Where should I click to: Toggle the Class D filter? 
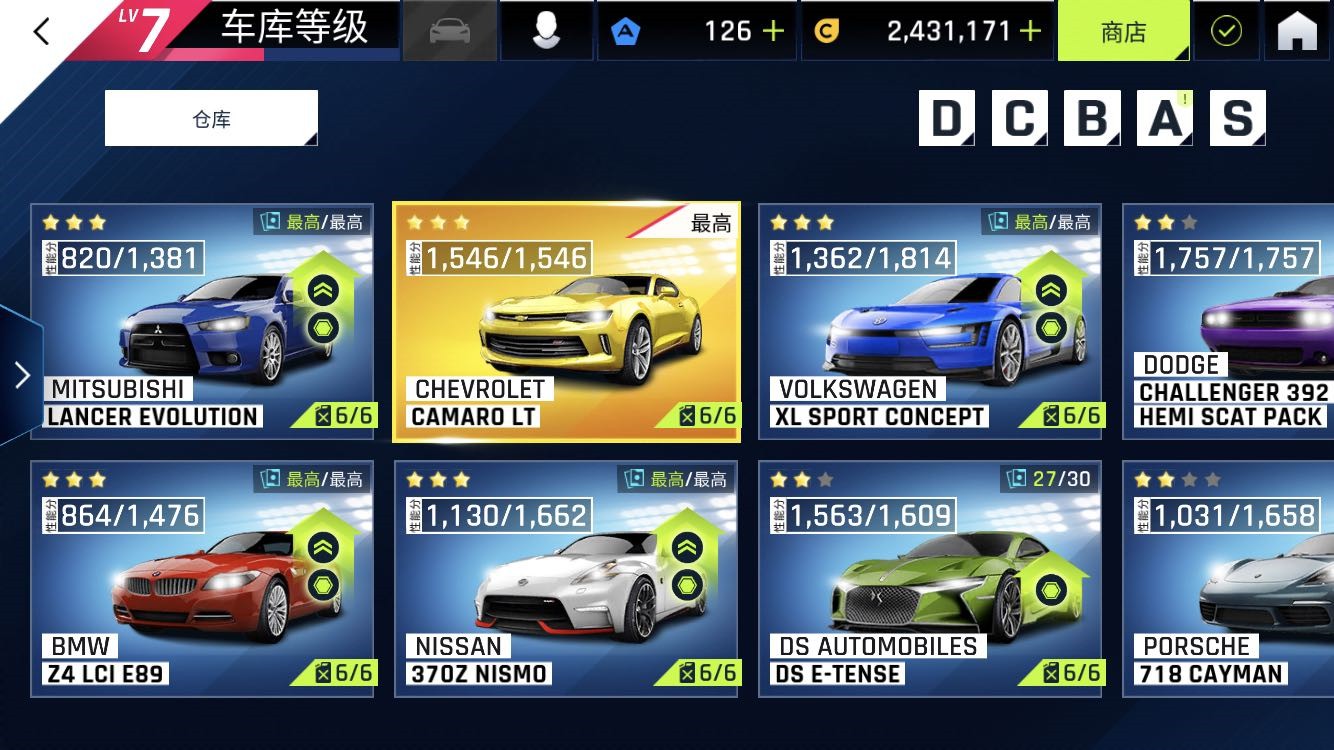pyautogui.click(x=946, y=120)
